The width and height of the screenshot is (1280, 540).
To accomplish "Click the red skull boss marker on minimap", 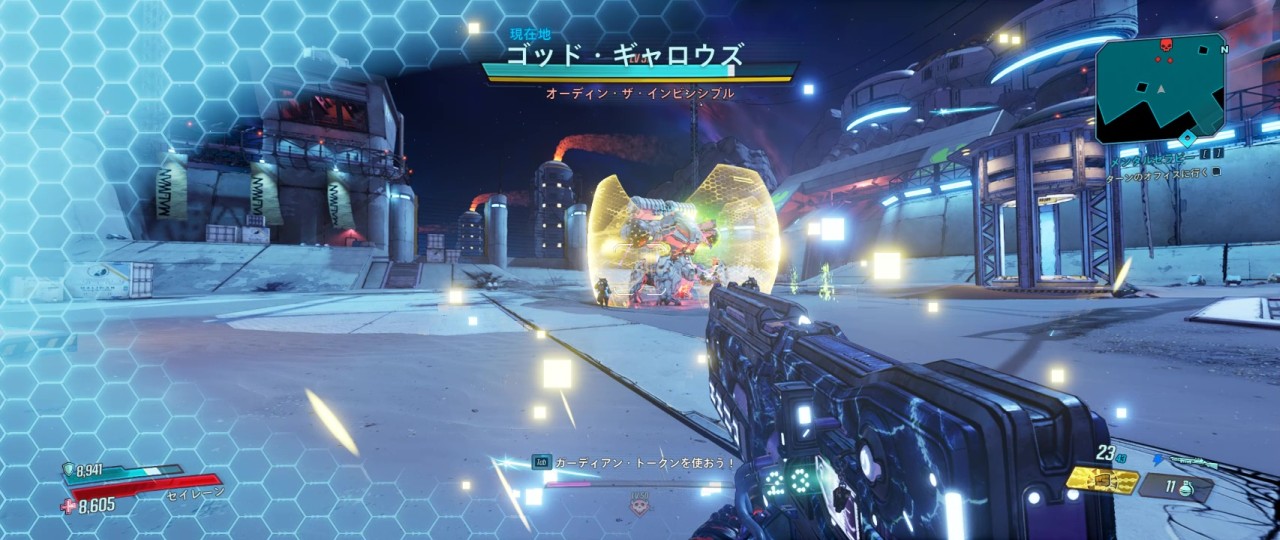I will pos(1164,45).
